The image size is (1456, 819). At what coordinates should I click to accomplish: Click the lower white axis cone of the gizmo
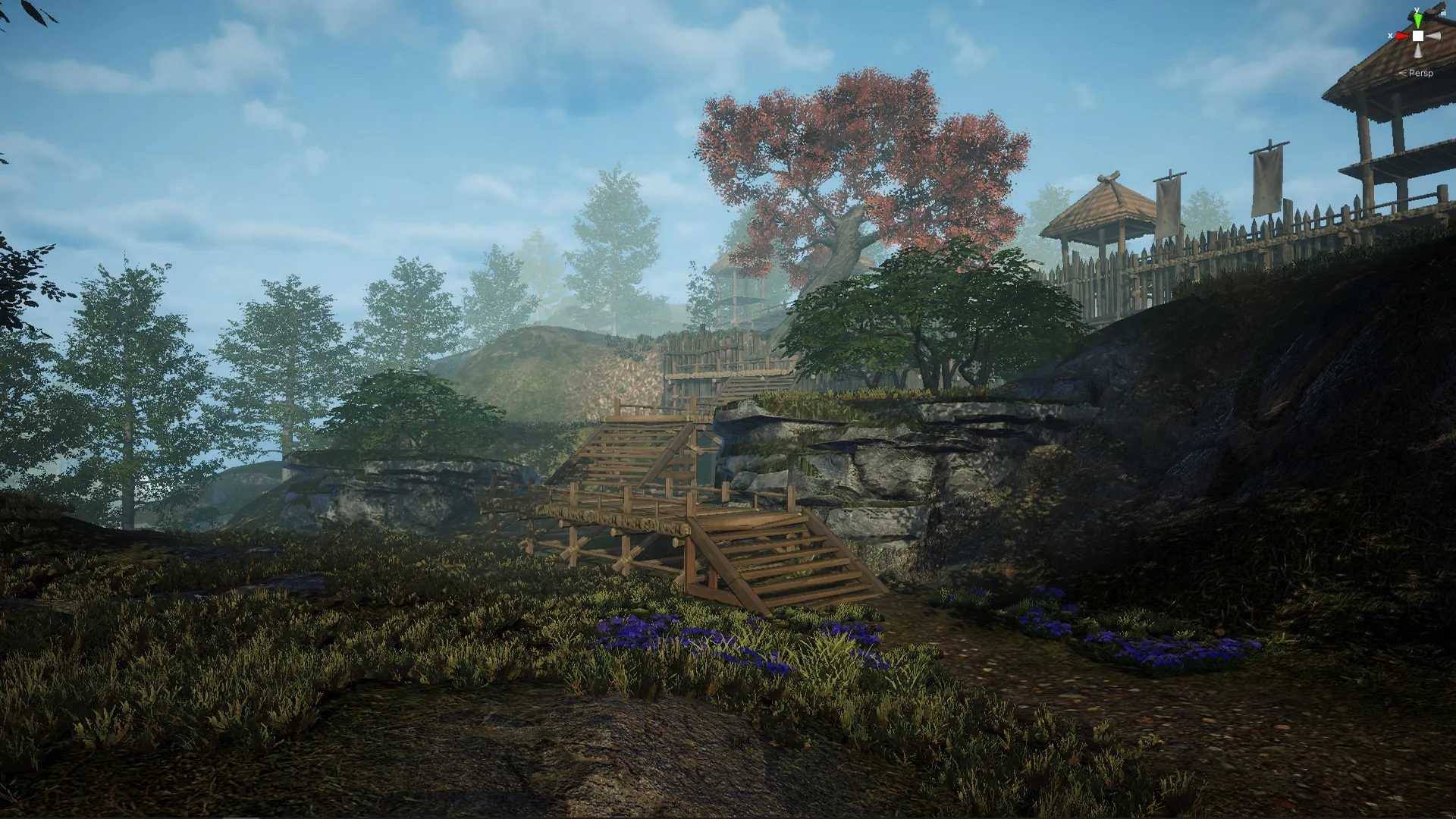[x=1417, y=50]
